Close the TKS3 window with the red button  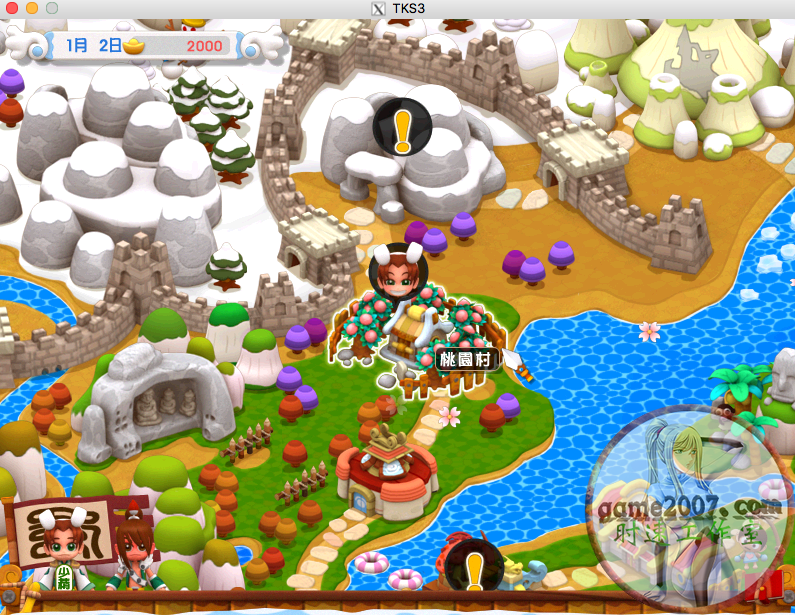(12, 8)
